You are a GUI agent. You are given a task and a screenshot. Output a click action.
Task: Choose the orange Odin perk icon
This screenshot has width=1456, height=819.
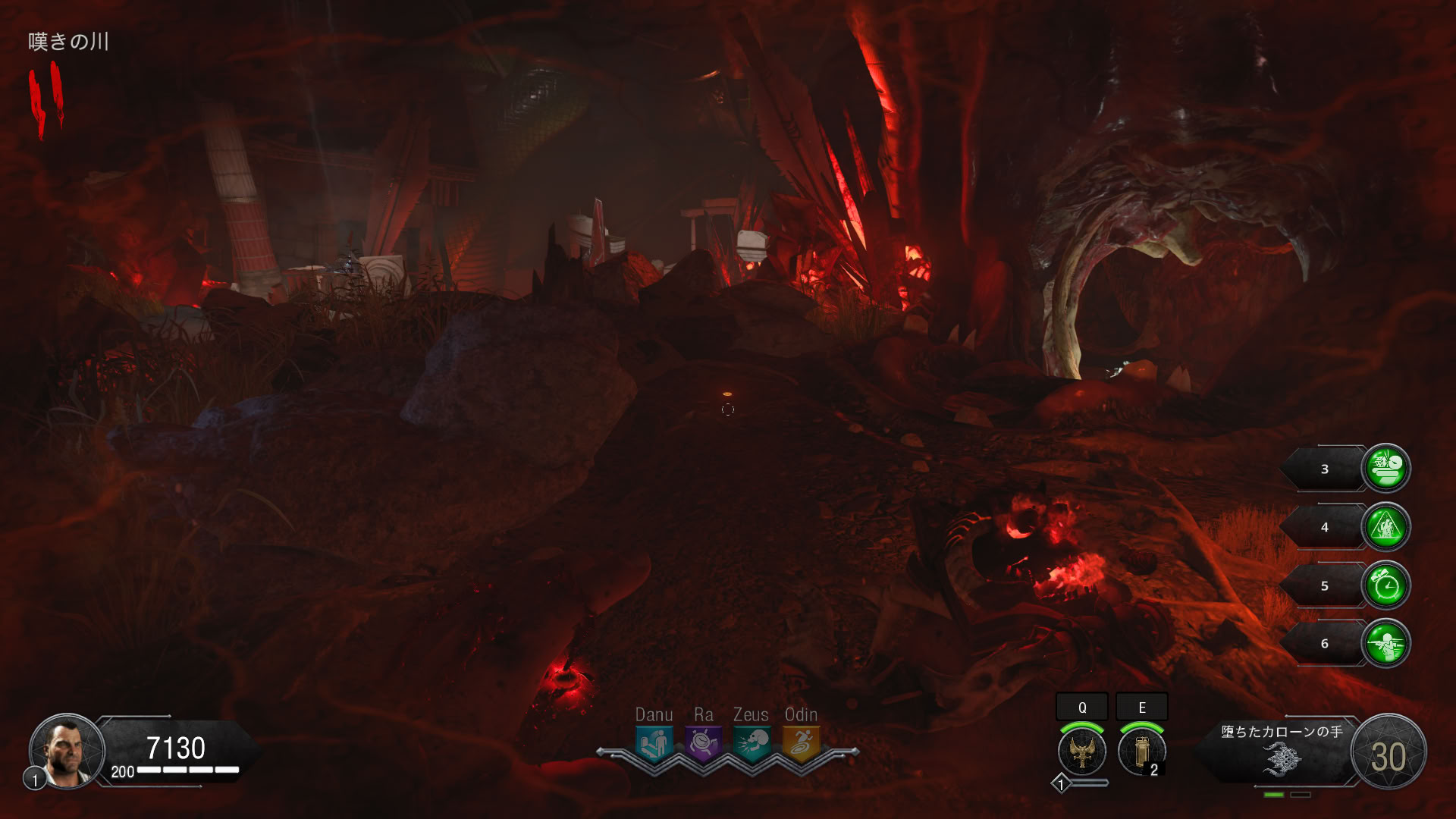point(801,744)
